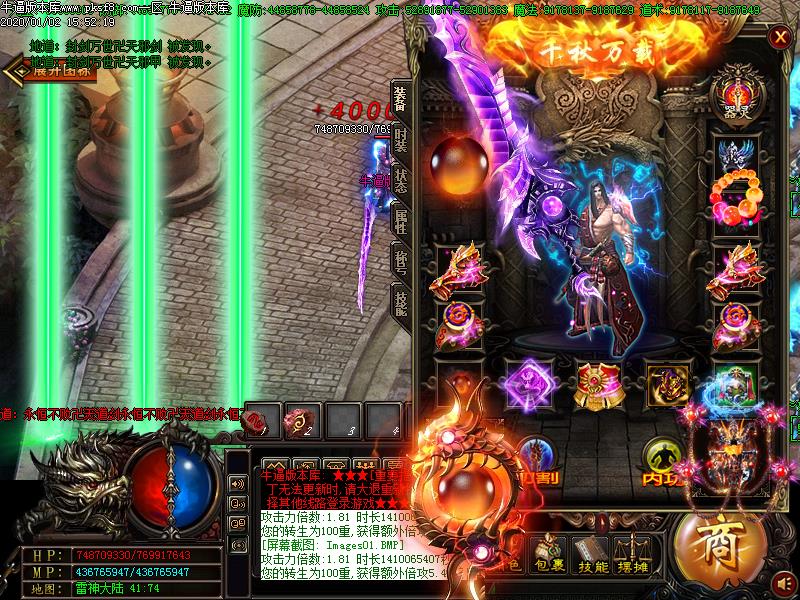Open the 内功 inner power button
Image resolution: width=800 pixels, height=600 pixels.
pos(663,460)
